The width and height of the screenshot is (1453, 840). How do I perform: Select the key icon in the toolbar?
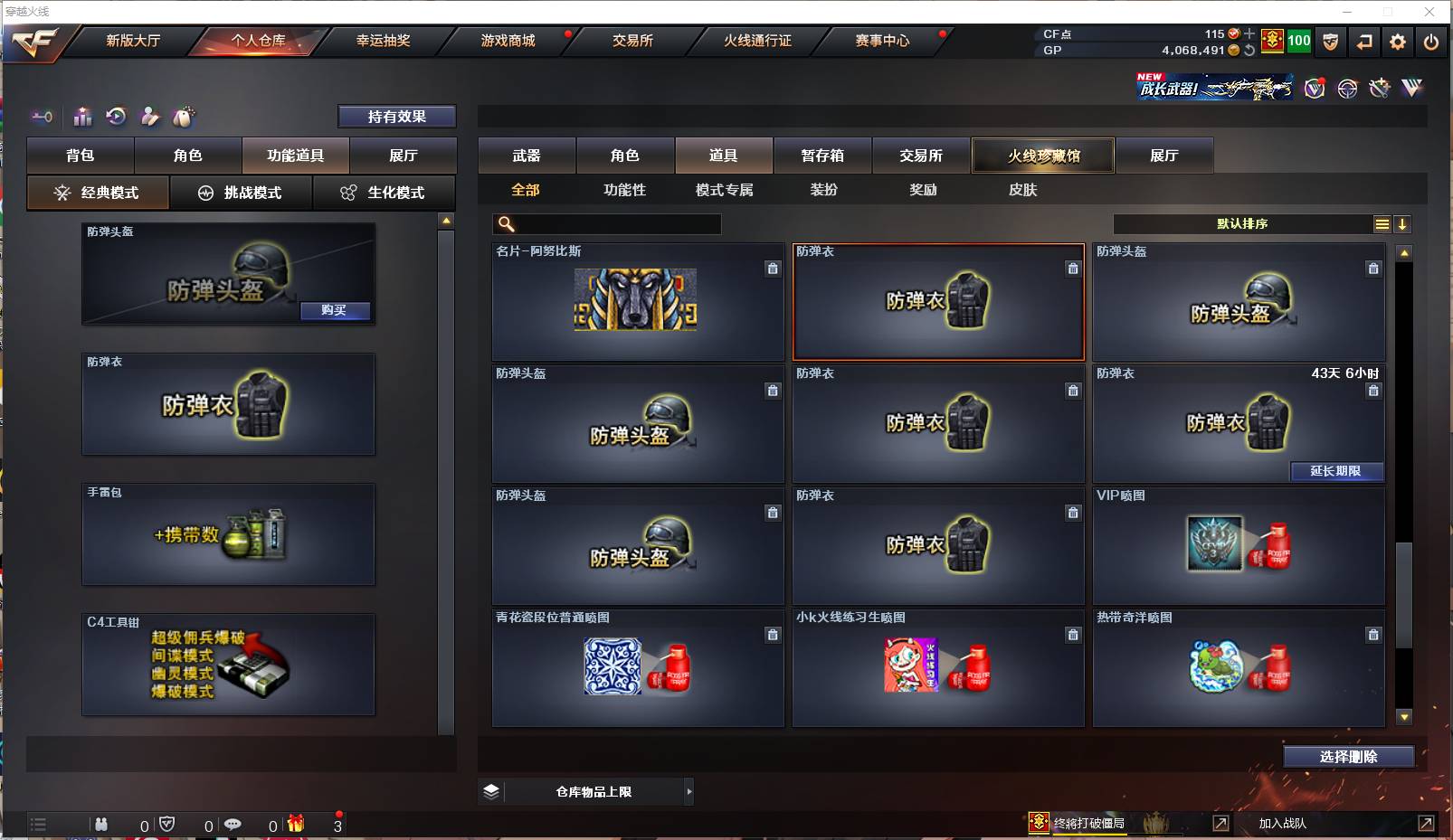click(x=41, y=116)
